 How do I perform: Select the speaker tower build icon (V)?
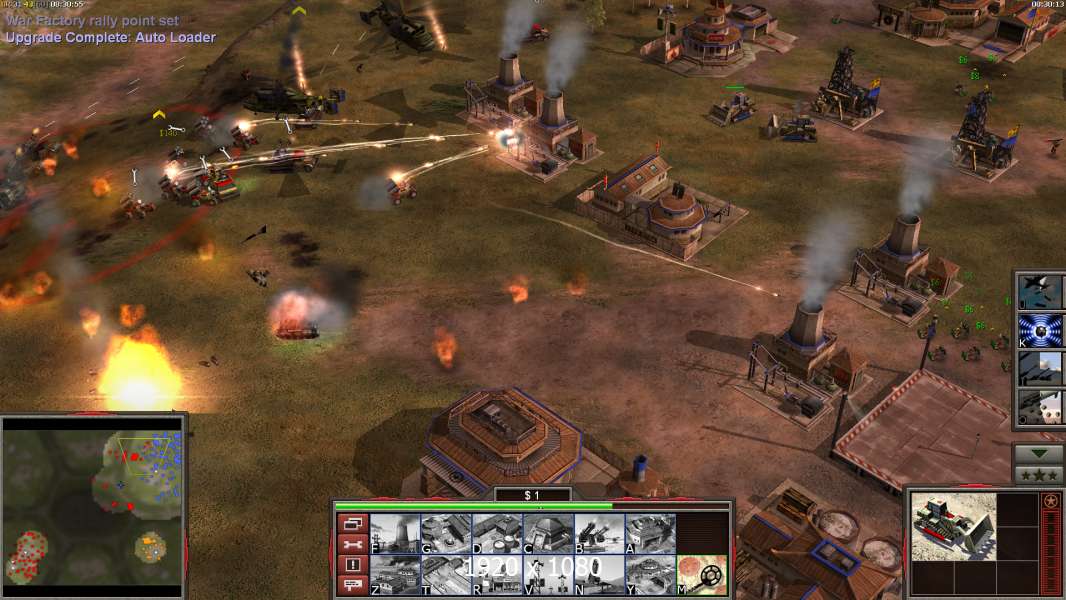coord(548,574)
